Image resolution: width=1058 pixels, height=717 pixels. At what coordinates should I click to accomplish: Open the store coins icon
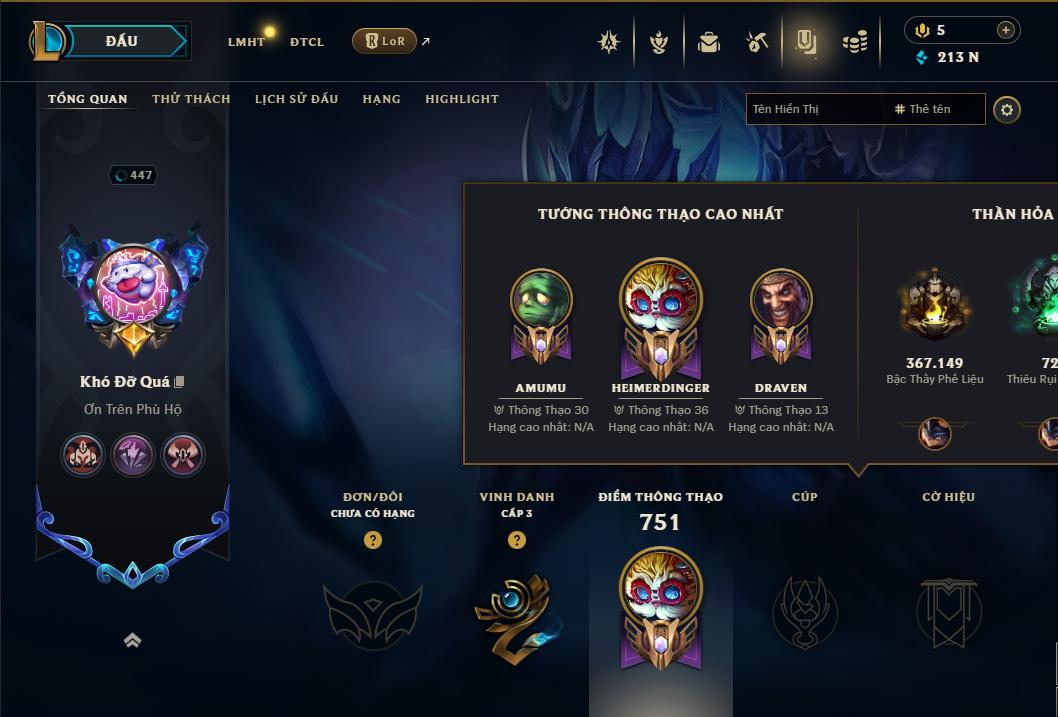(x=854, y=42)
